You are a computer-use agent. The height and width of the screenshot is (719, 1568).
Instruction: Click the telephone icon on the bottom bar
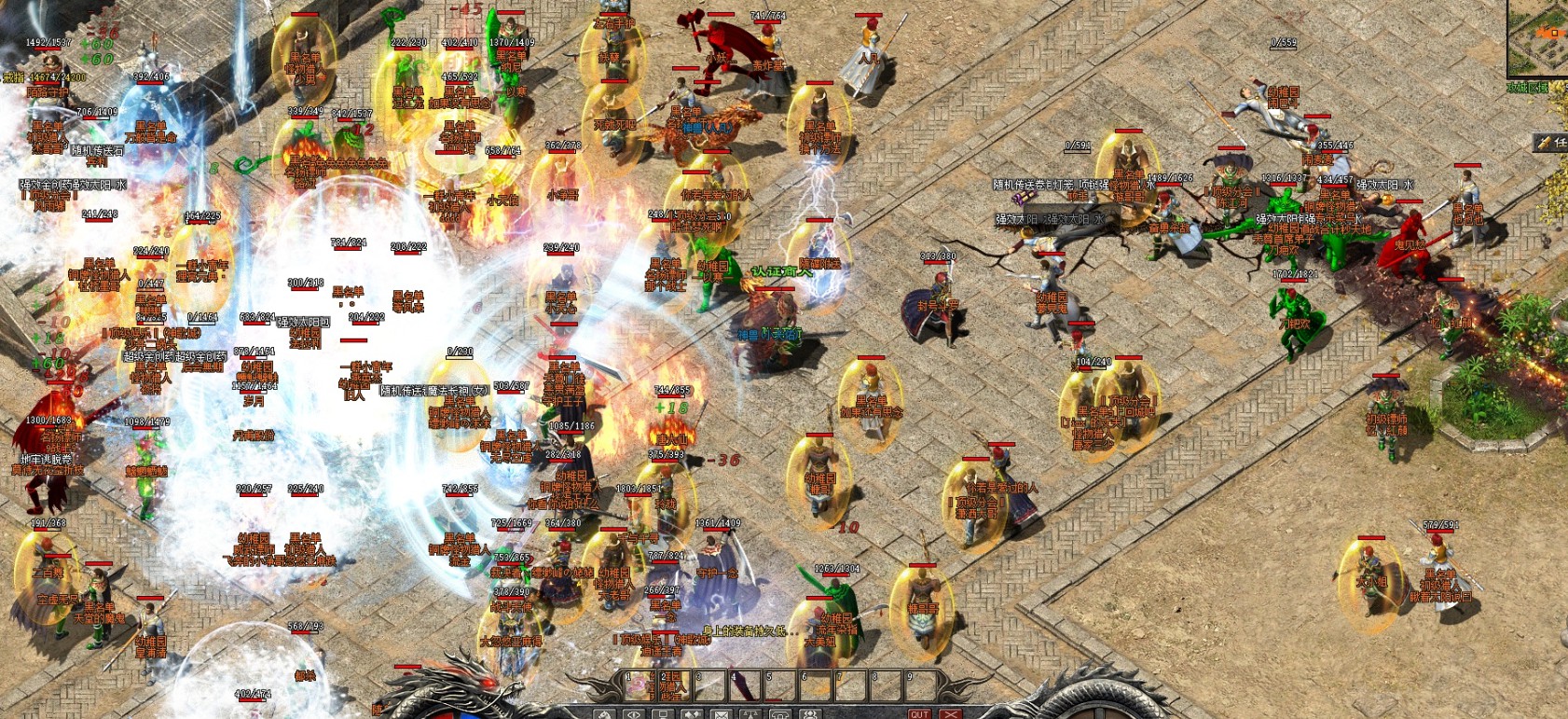(779, 714)
